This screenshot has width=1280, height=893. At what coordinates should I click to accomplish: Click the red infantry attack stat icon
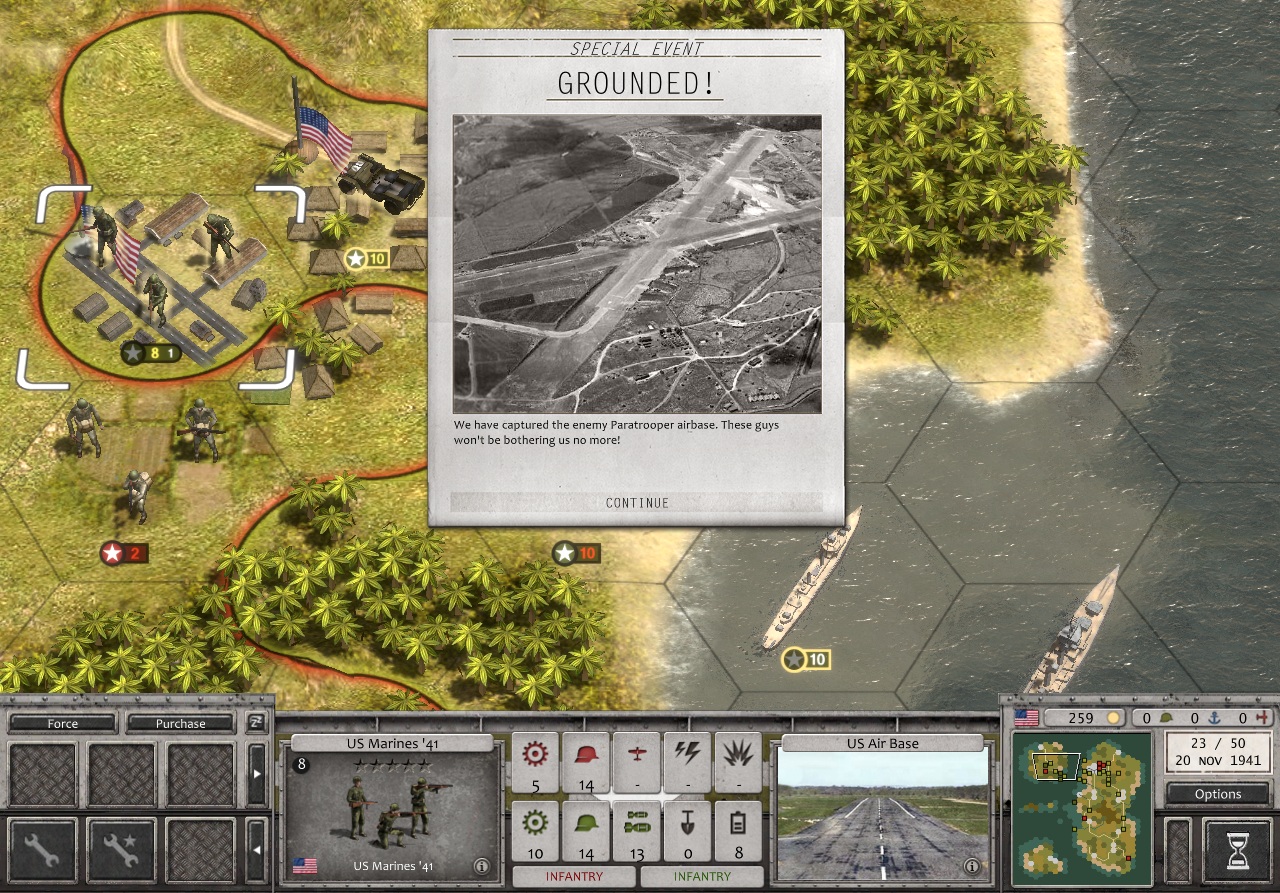coord(586,763)
